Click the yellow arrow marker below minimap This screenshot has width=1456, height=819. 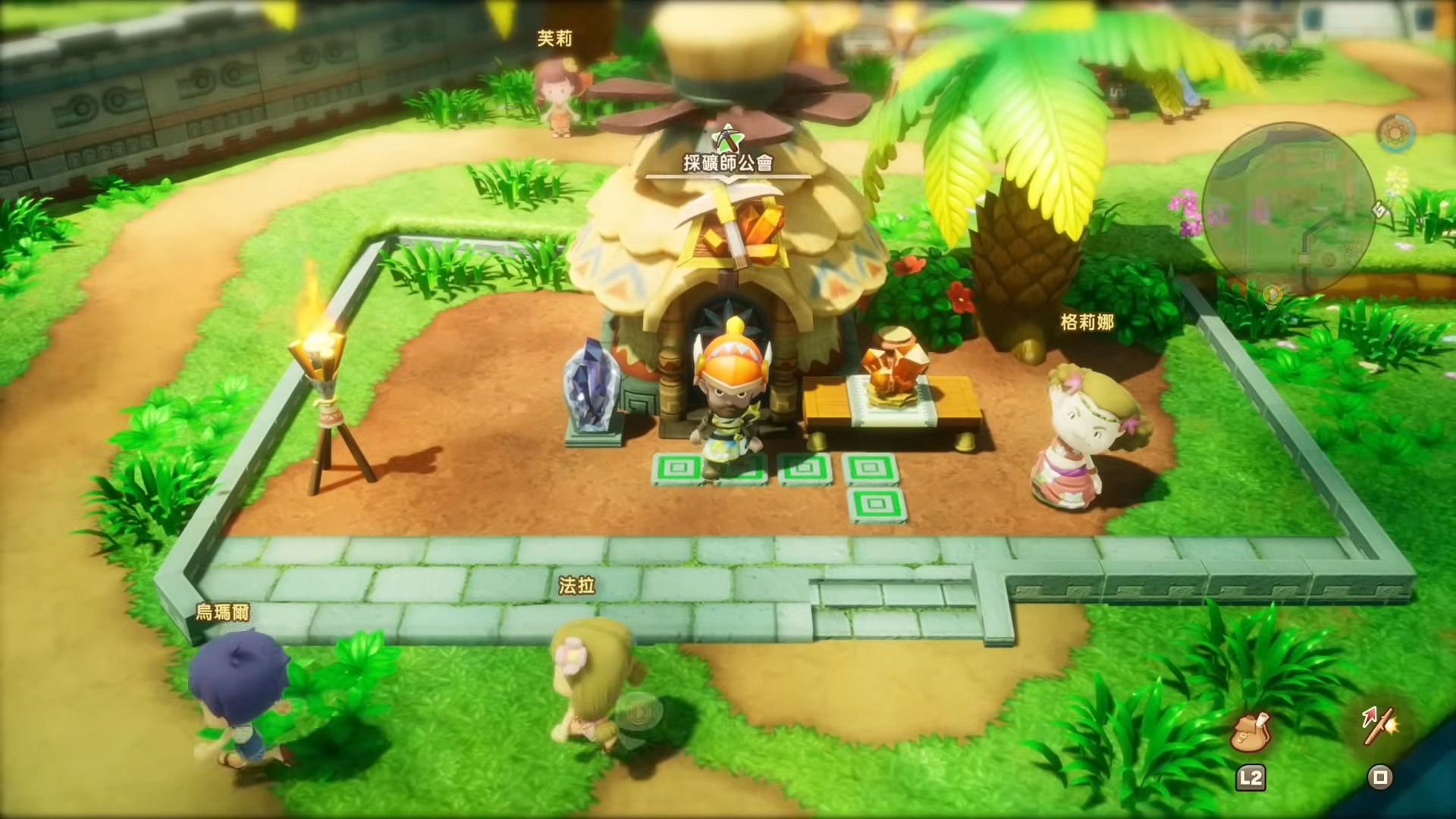tap(1273, 294)
